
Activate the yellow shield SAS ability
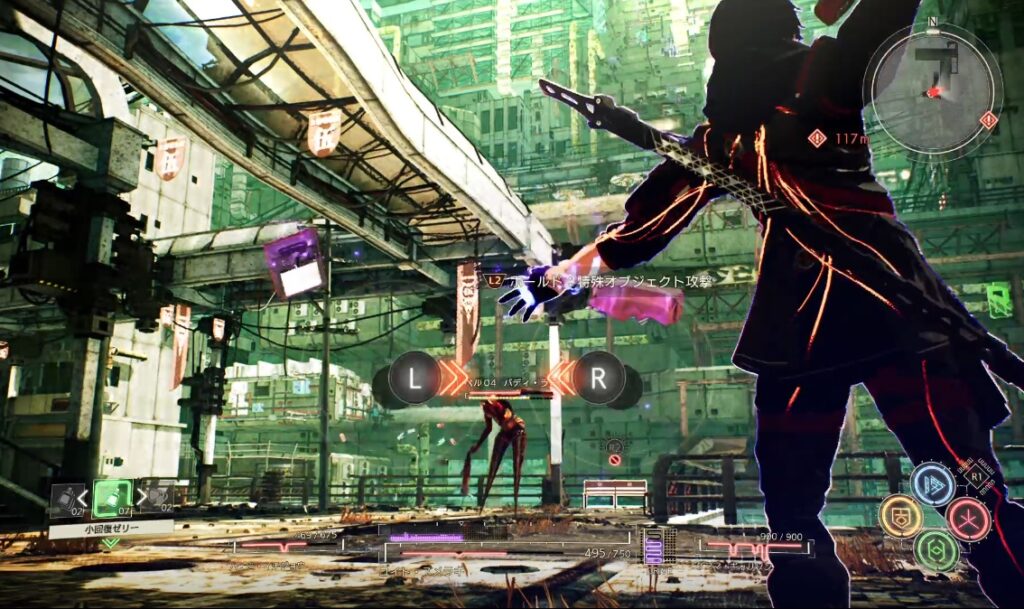coord(900,516)
